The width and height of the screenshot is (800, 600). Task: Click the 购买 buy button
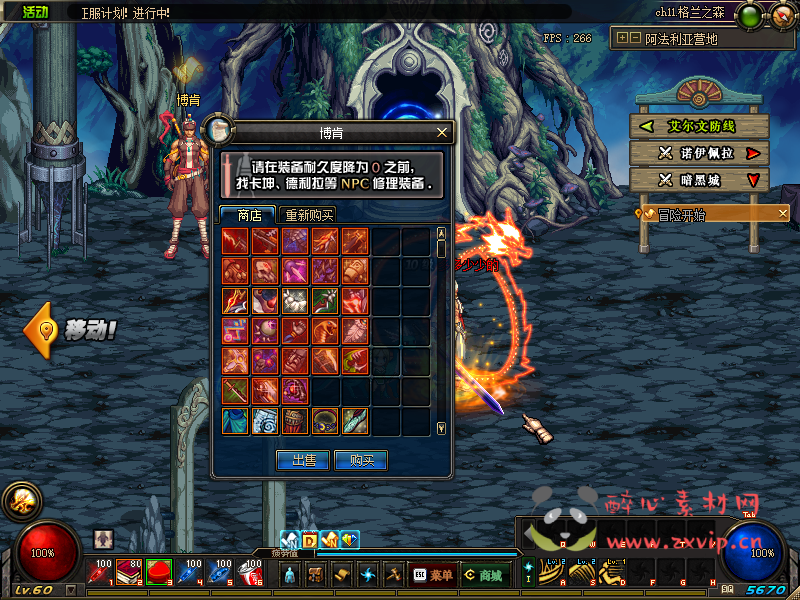(361, 460)
